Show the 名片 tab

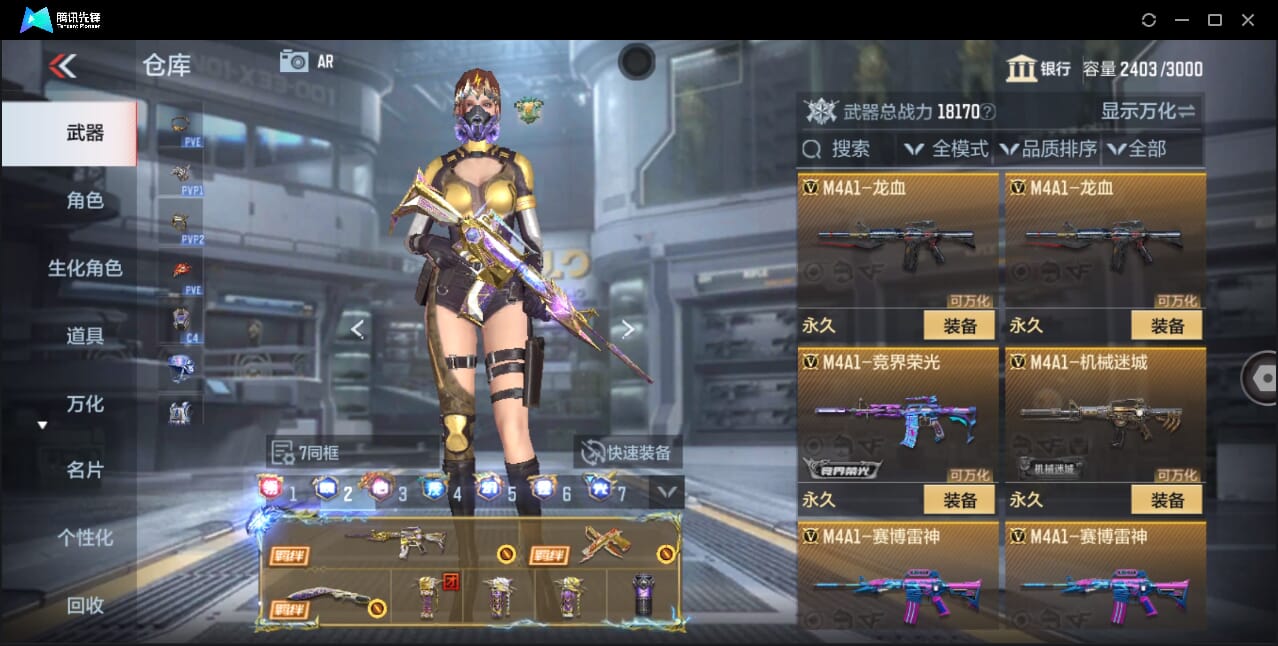[85, 470]
